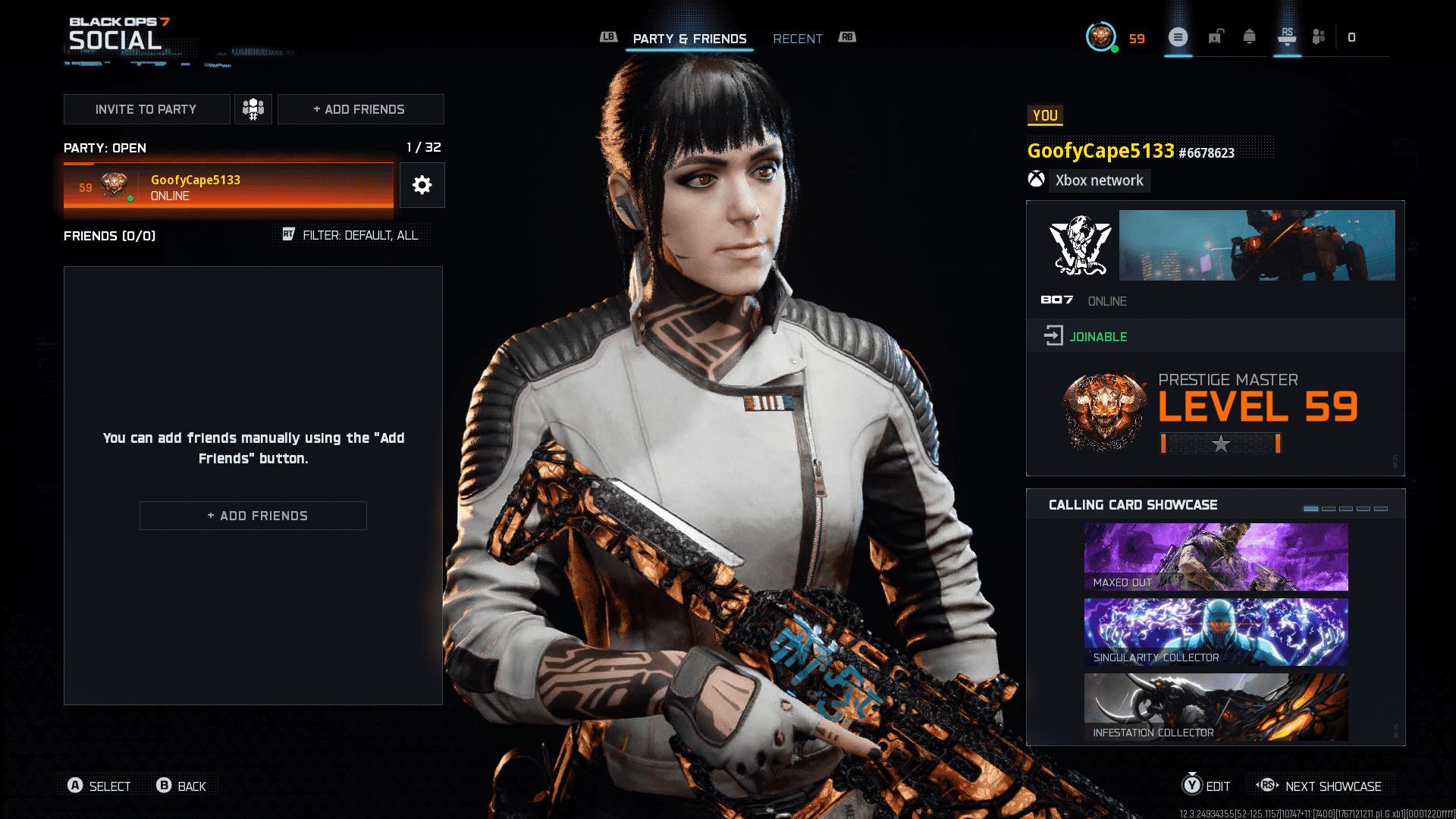Expand the LB Party & Friends navigation arrow
This screenshot has height=819, width=1456.
coord(608,36)
